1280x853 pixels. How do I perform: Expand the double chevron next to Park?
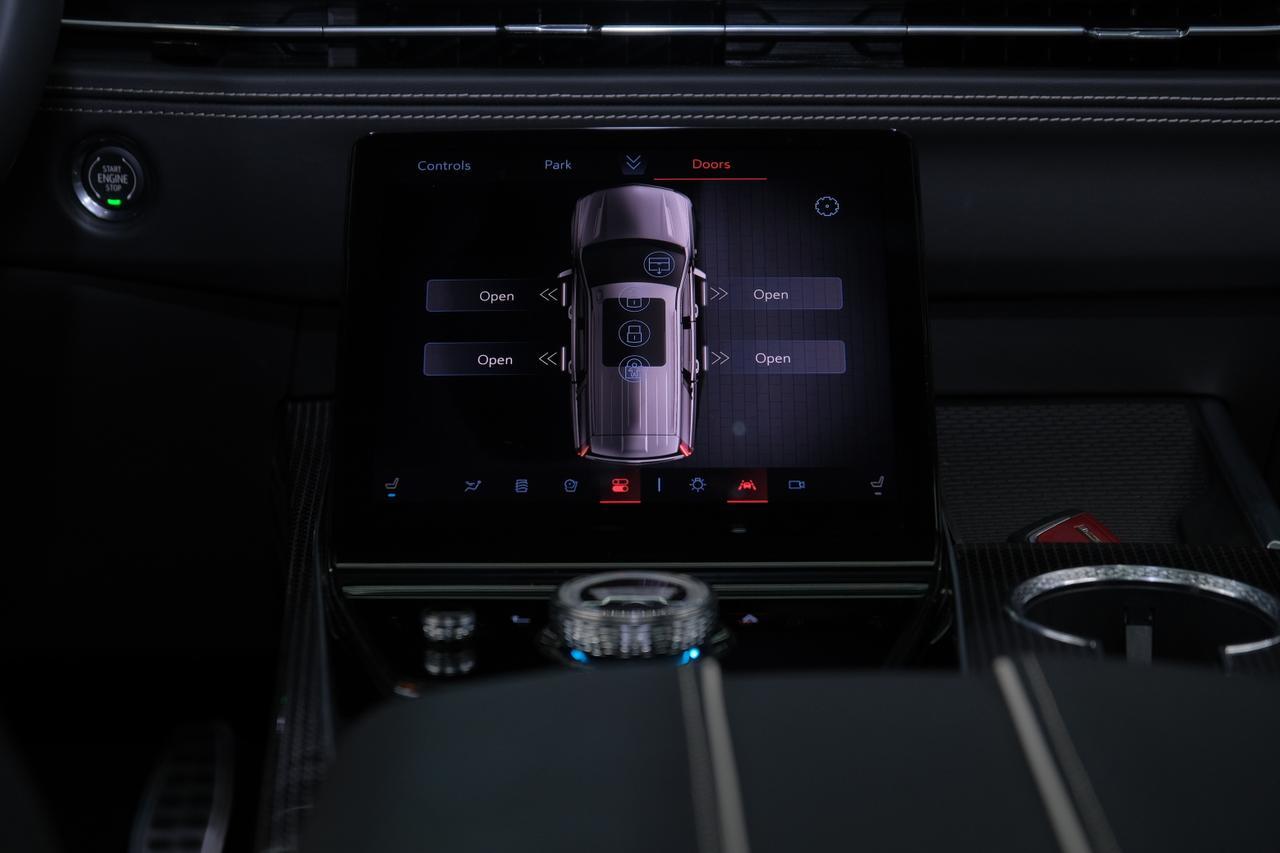click(x=631, y=162)
